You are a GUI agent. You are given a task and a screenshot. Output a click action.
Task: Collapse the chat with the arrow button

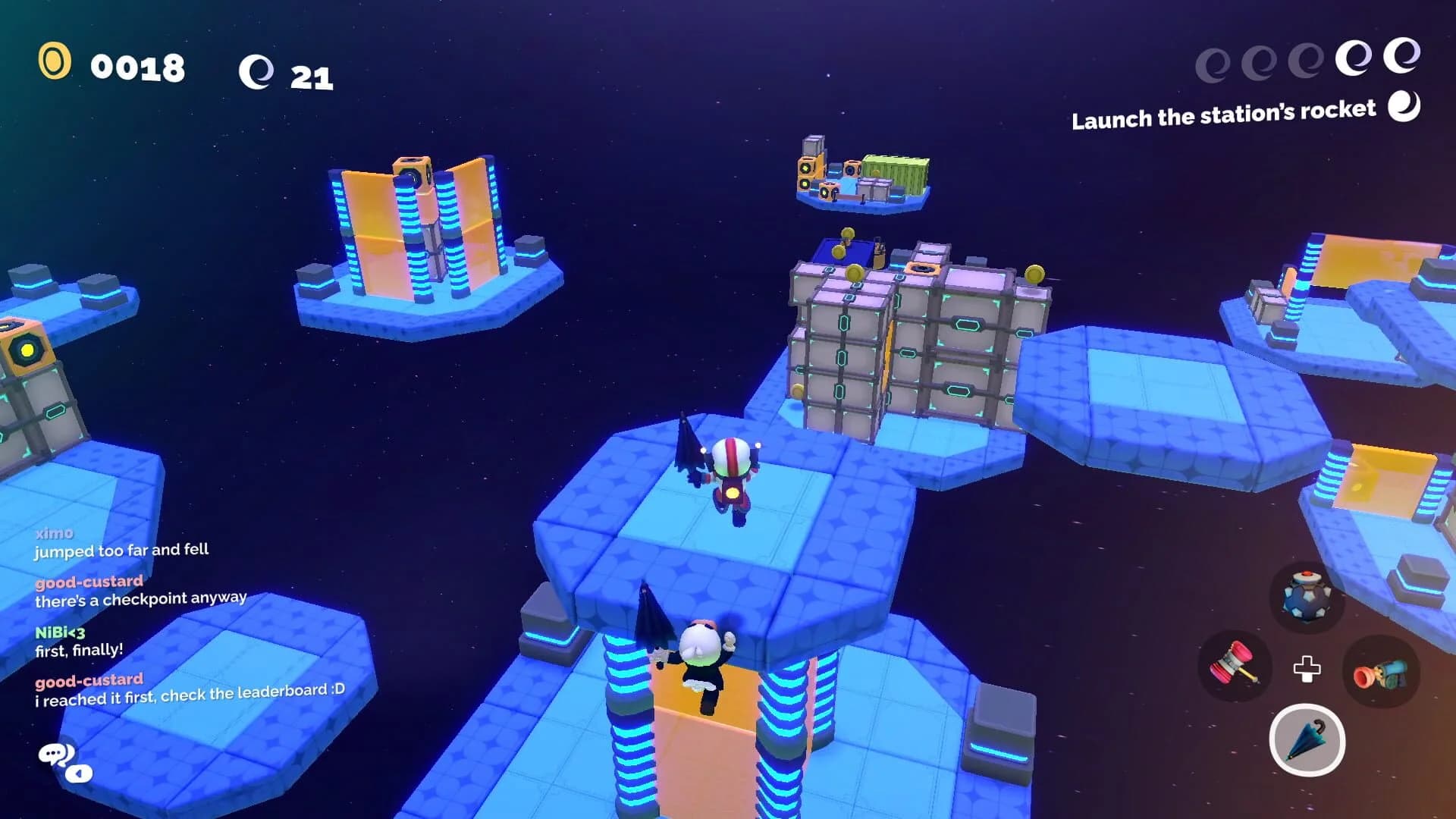point(78,774)
